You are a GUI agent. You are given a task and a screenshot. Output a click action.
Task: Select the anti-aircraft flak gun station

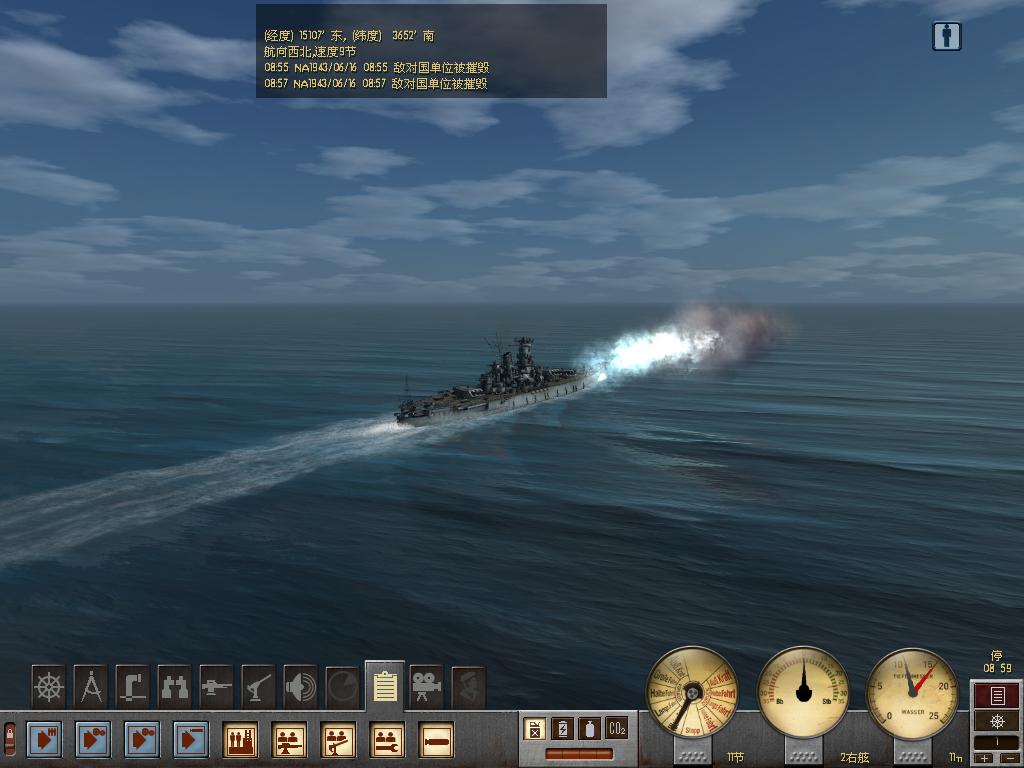(x=259, y=687)
